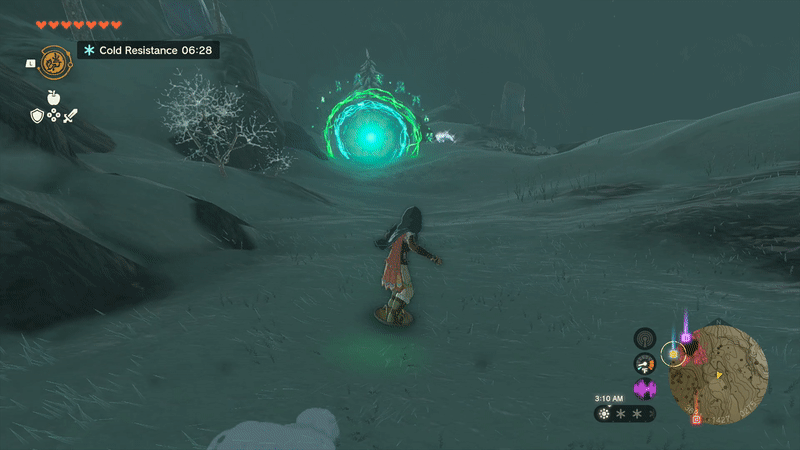Select the sensor signal icon
Screen dimensions: 800x450
point(645,338)
